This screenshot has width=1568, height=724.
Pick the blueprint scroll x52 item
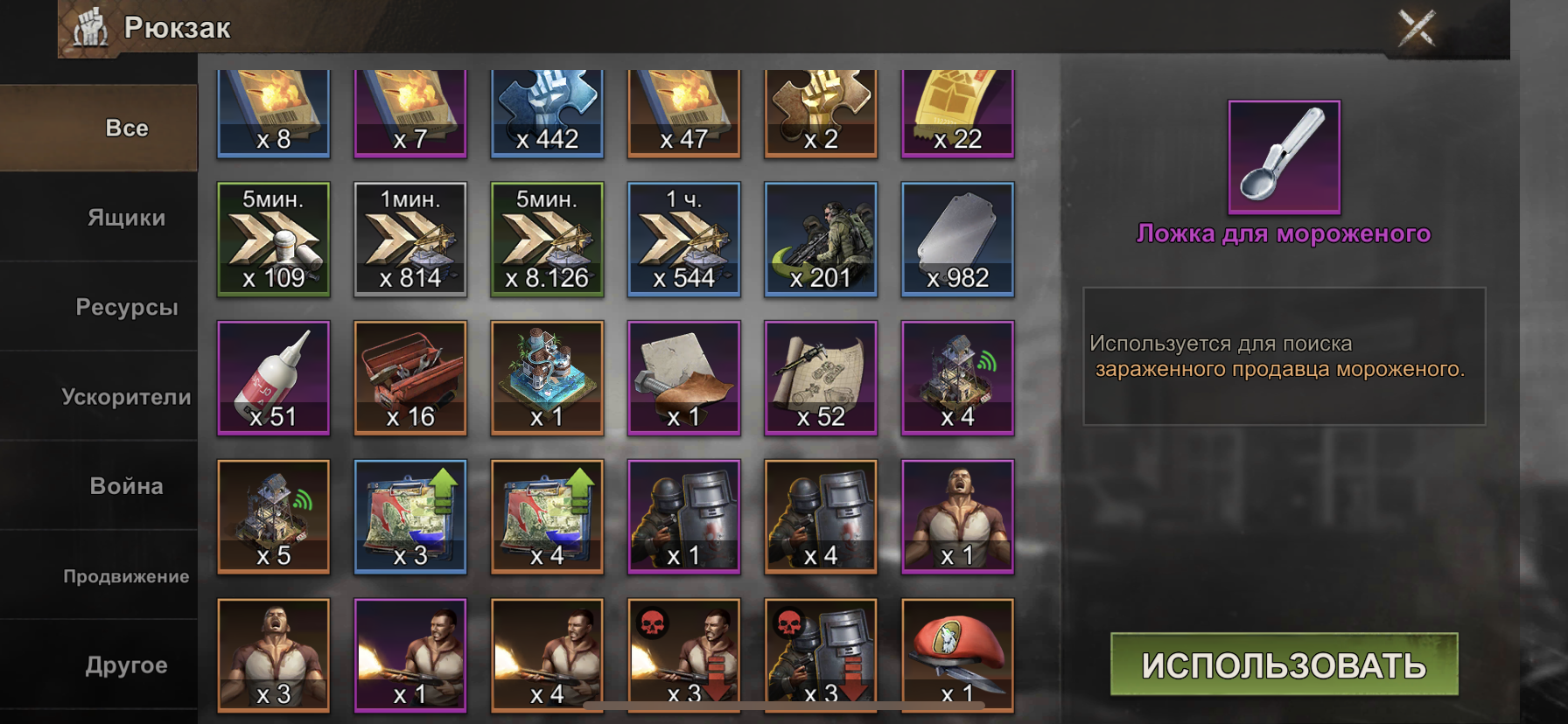pos(820,378)
